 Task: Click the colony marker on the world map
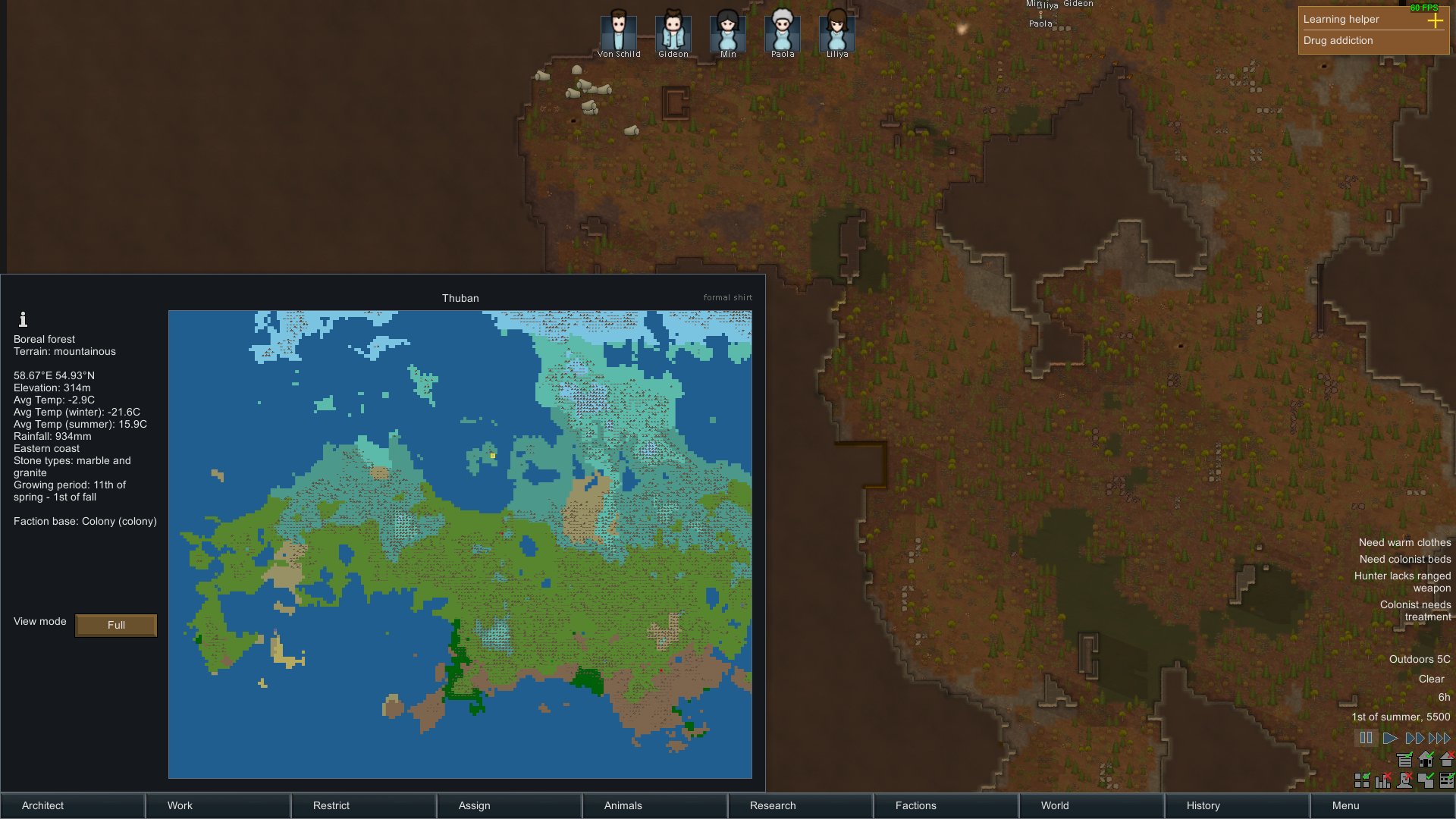[493, 456]
